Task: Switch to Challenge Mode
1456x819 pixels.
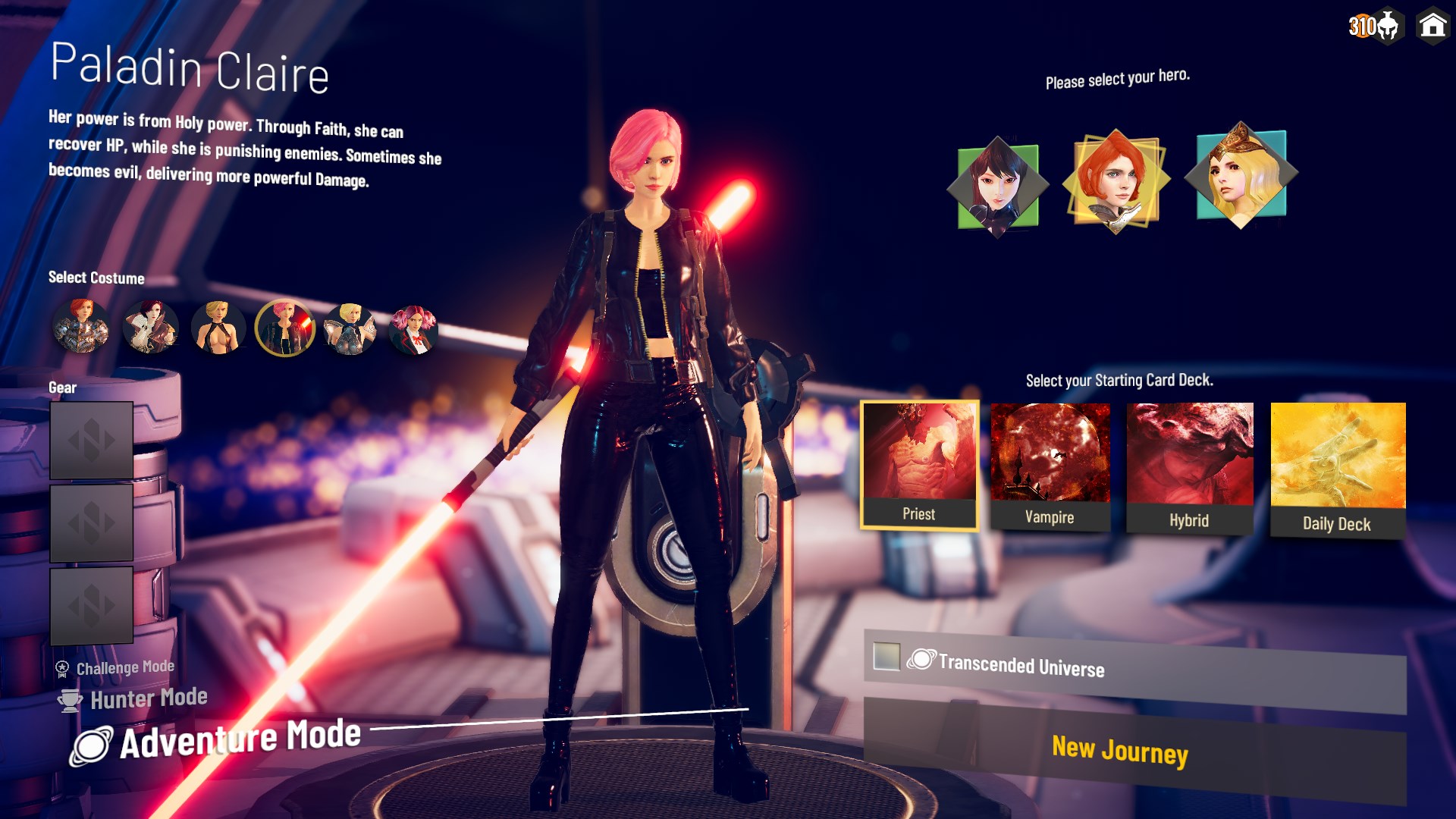Action: (x=124, y=667)
